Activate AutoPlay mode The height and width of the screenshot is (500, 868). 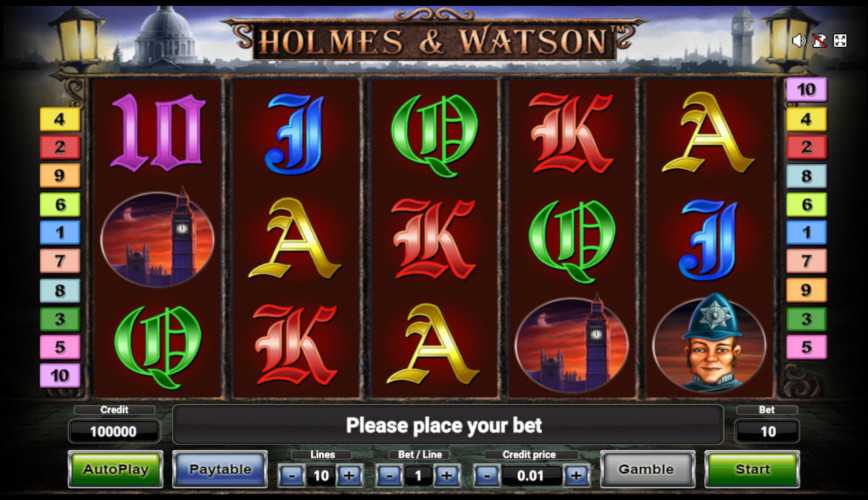115,469
